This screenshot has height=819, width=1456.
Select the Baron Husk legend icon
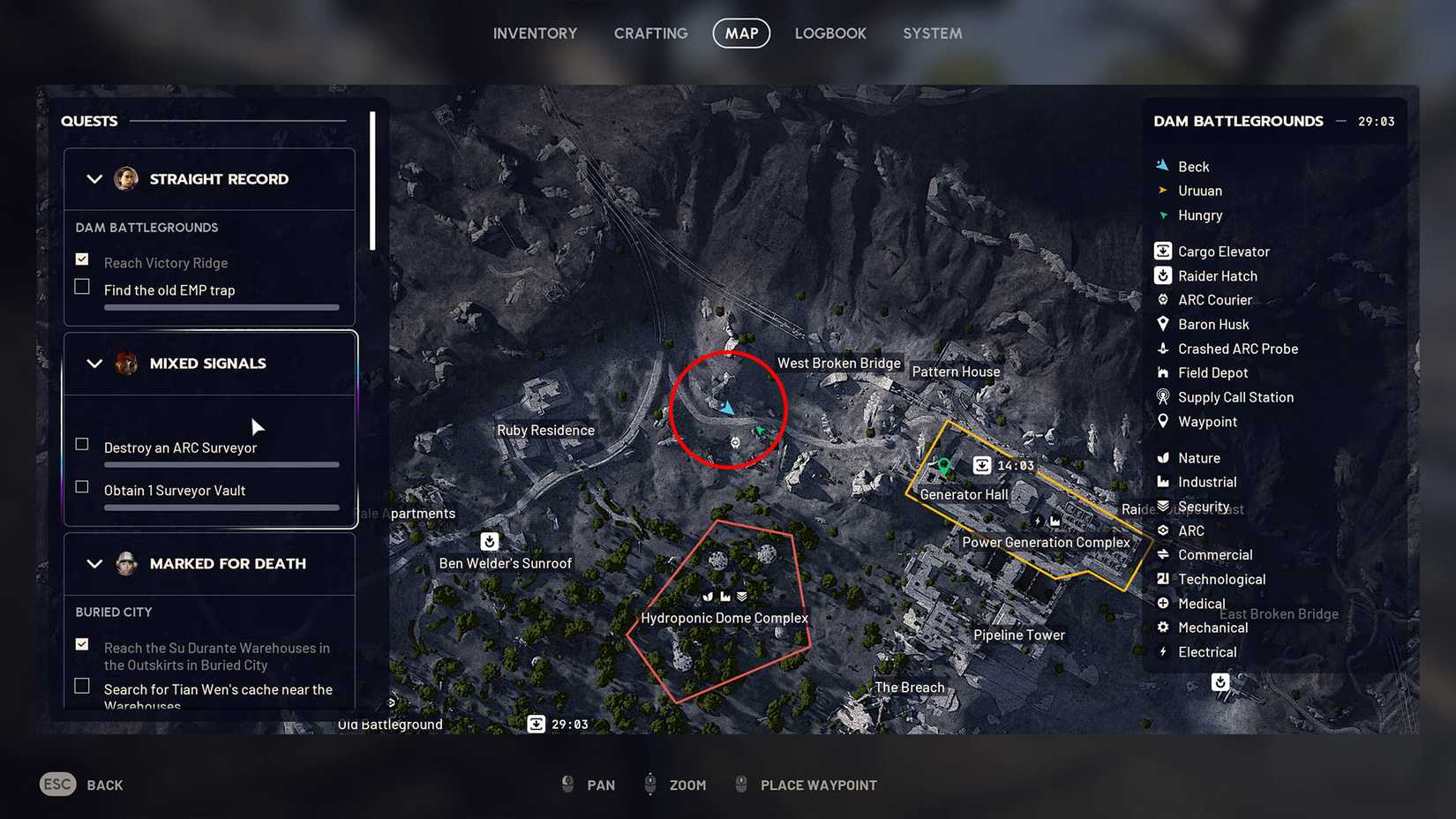pyautogui.click(x=1161, y=324)
